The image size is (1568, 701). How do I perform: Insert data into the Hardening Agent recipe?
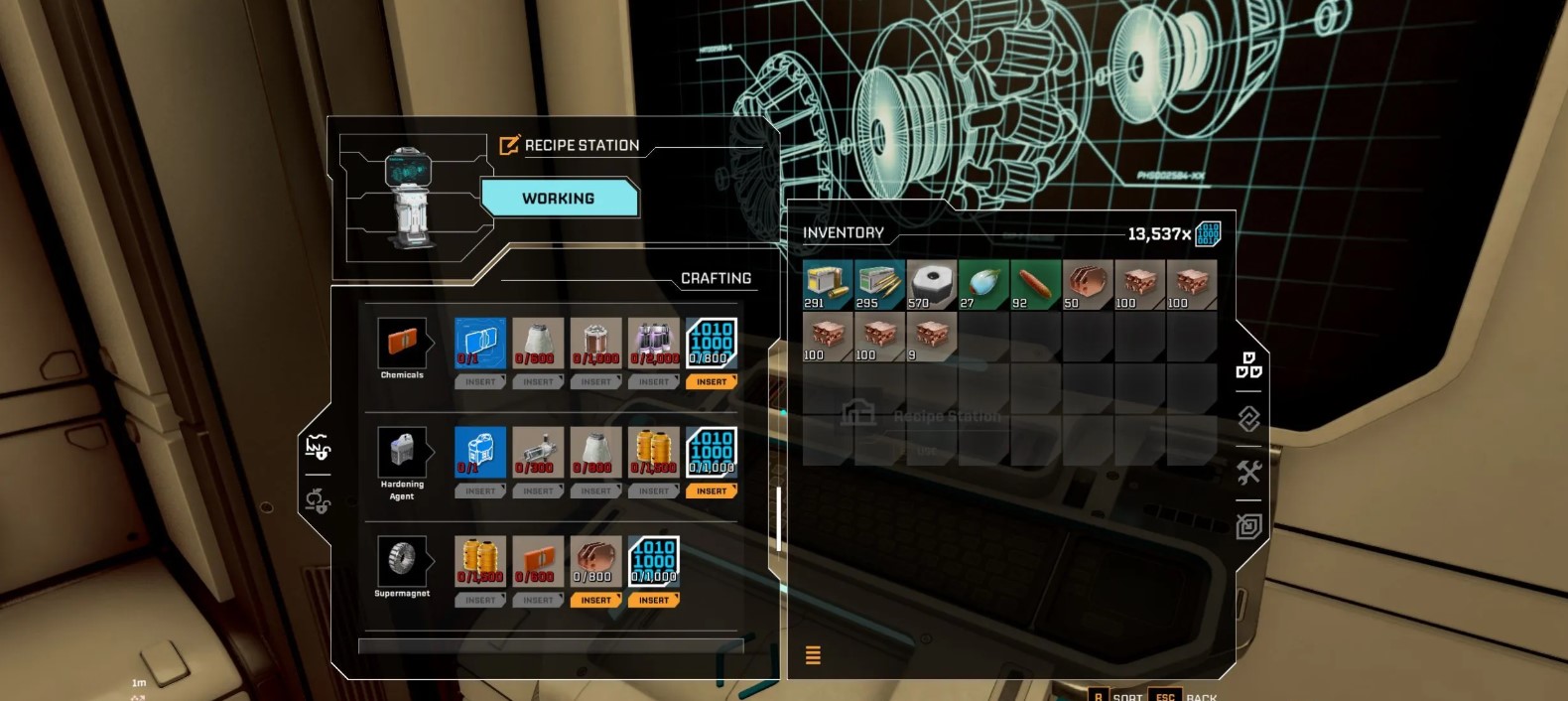point(711,491)
